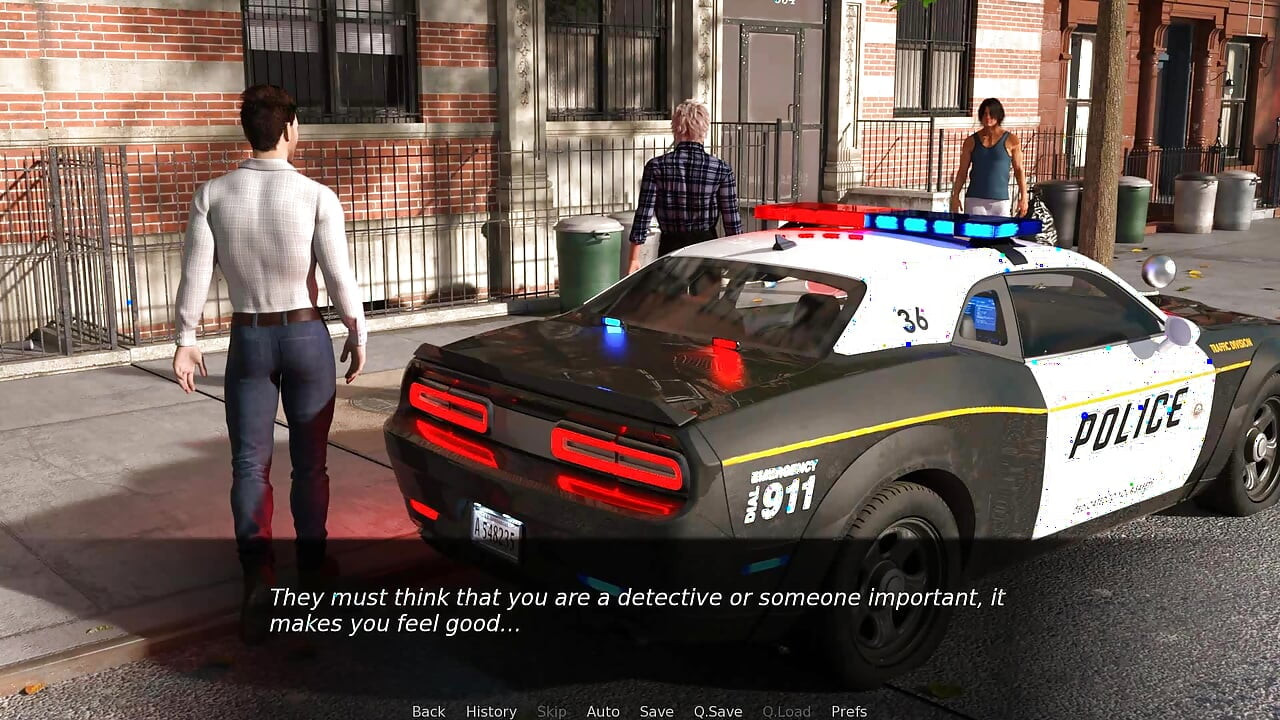Click the woman in the teal tank top
Screen dimensions: 1280x720
click(990, 160)
